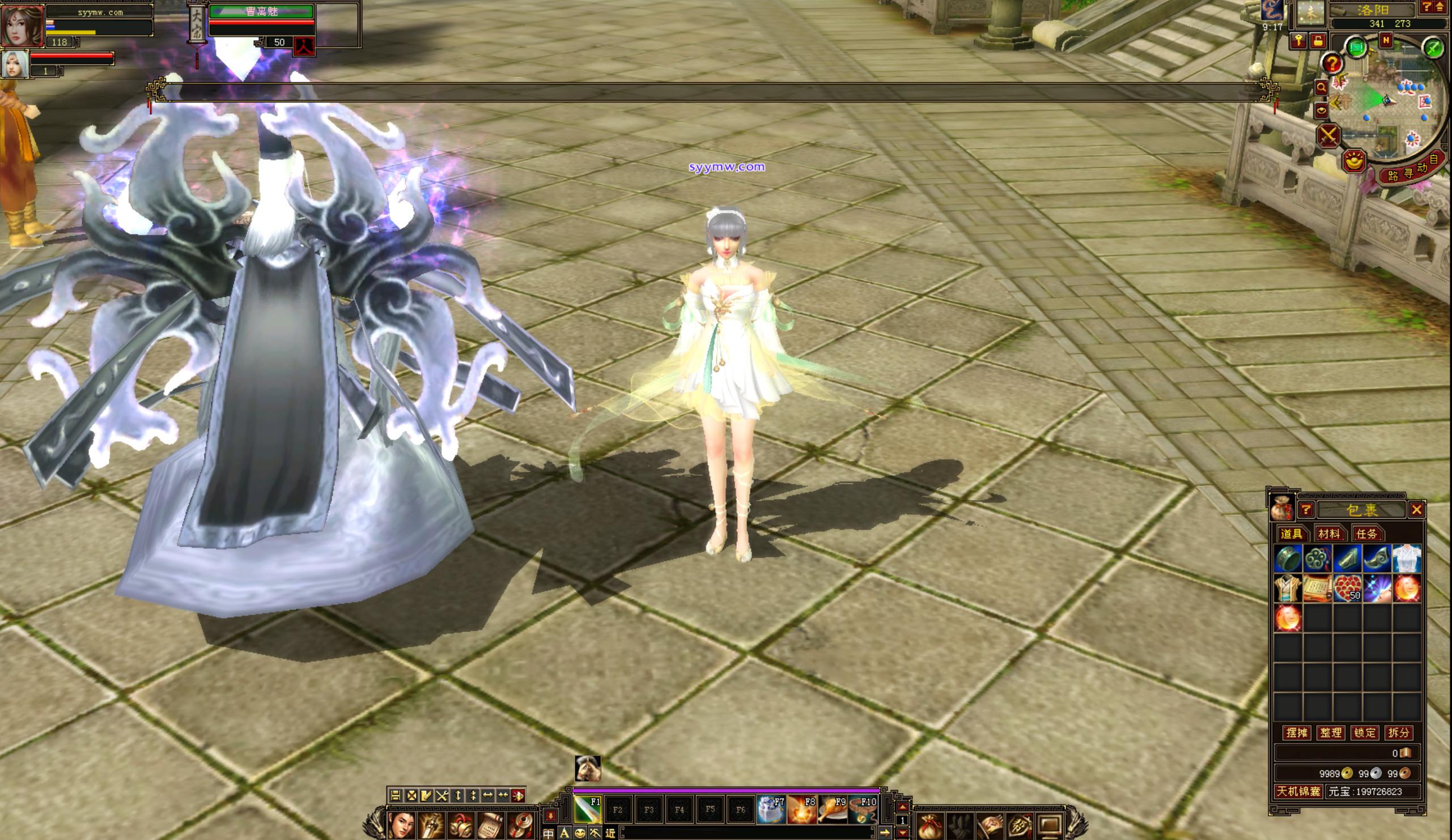Open a stall with 摆摊 button
Screen dimensions: 1452x840
click(1297, 732)
